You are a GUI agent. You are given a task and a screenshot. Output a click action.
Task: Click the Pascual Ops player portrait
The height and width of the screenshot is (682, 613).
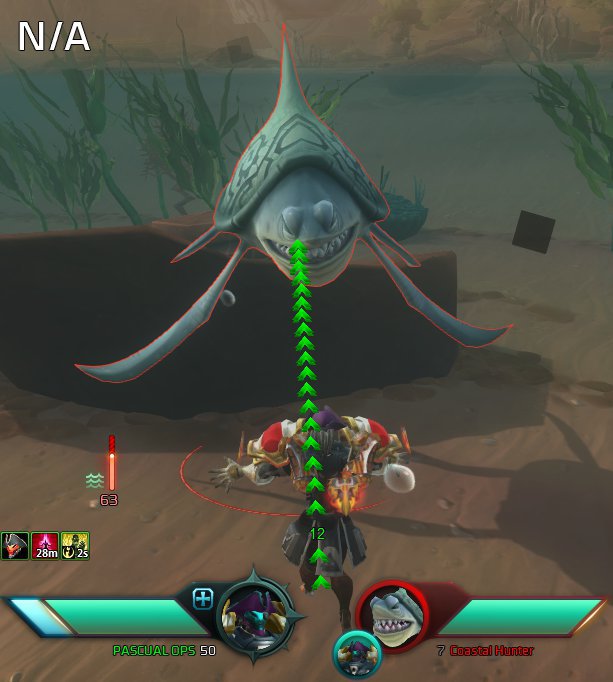pos(253,610)
